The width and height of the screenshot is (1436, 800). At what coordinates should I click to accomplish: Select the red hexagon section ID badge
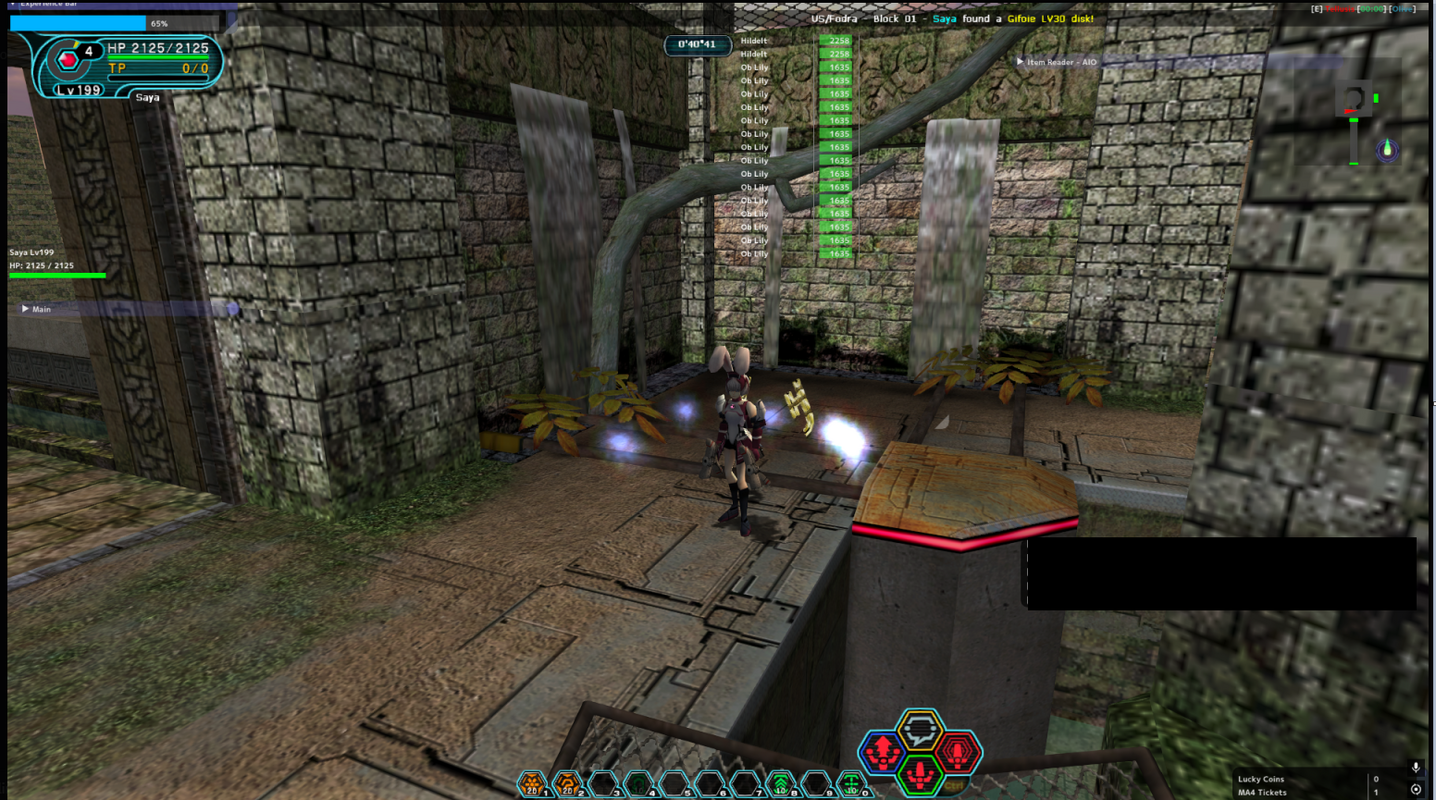[67, 60]
